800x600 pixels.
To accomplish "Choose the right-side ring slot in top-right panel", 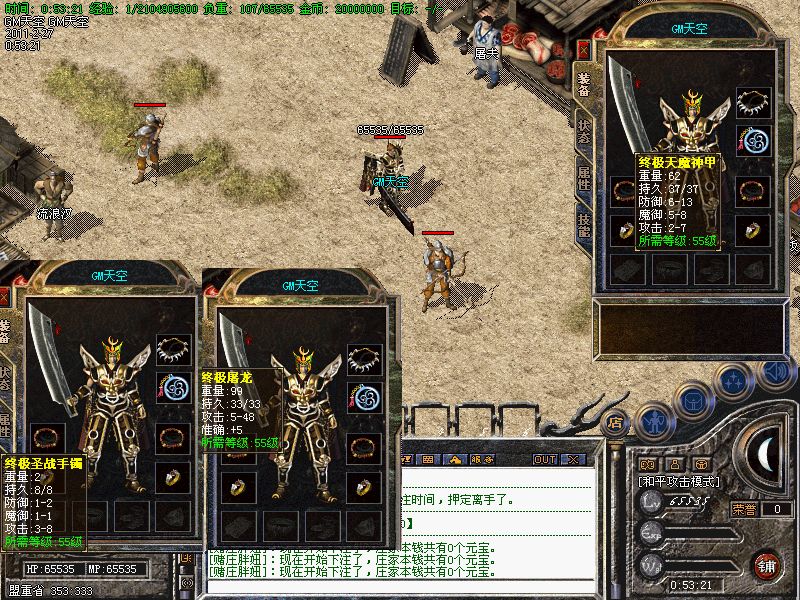I will (753, 231).
